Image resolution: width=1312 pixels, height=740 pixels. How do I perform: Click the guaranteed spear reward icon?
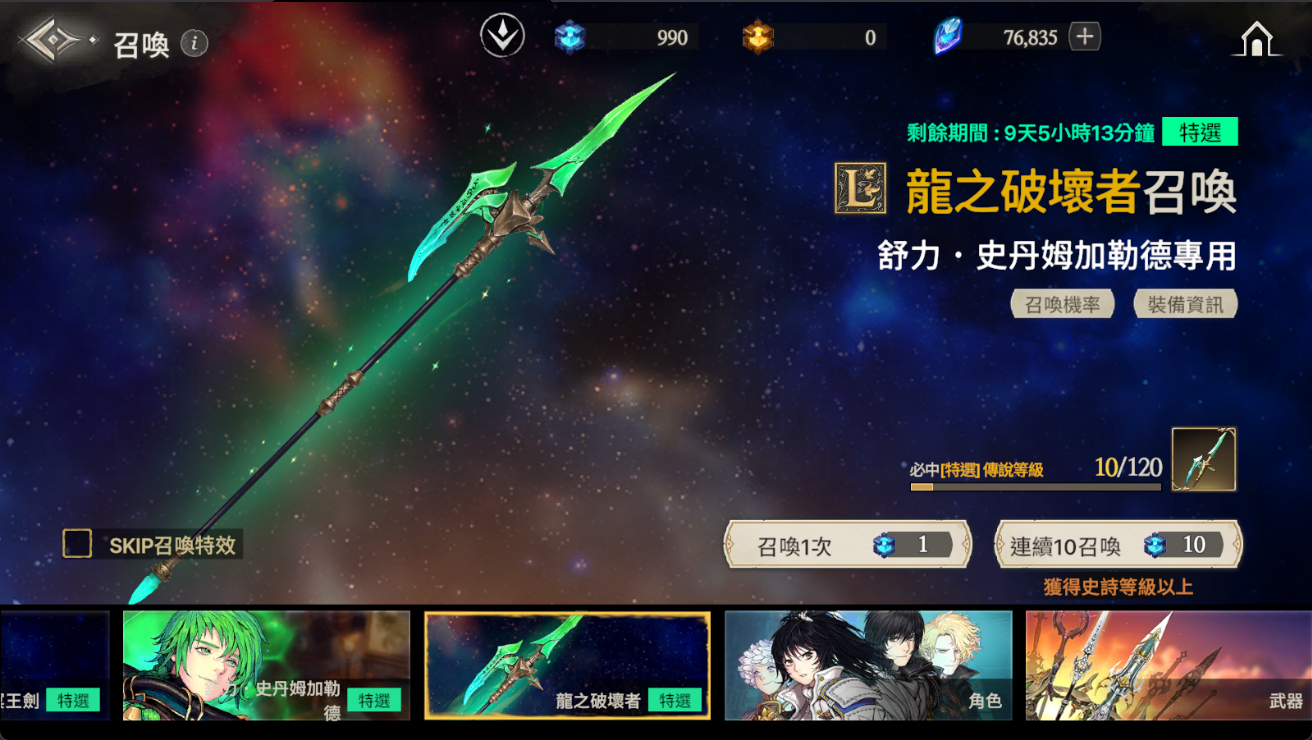pos(1203,460)
